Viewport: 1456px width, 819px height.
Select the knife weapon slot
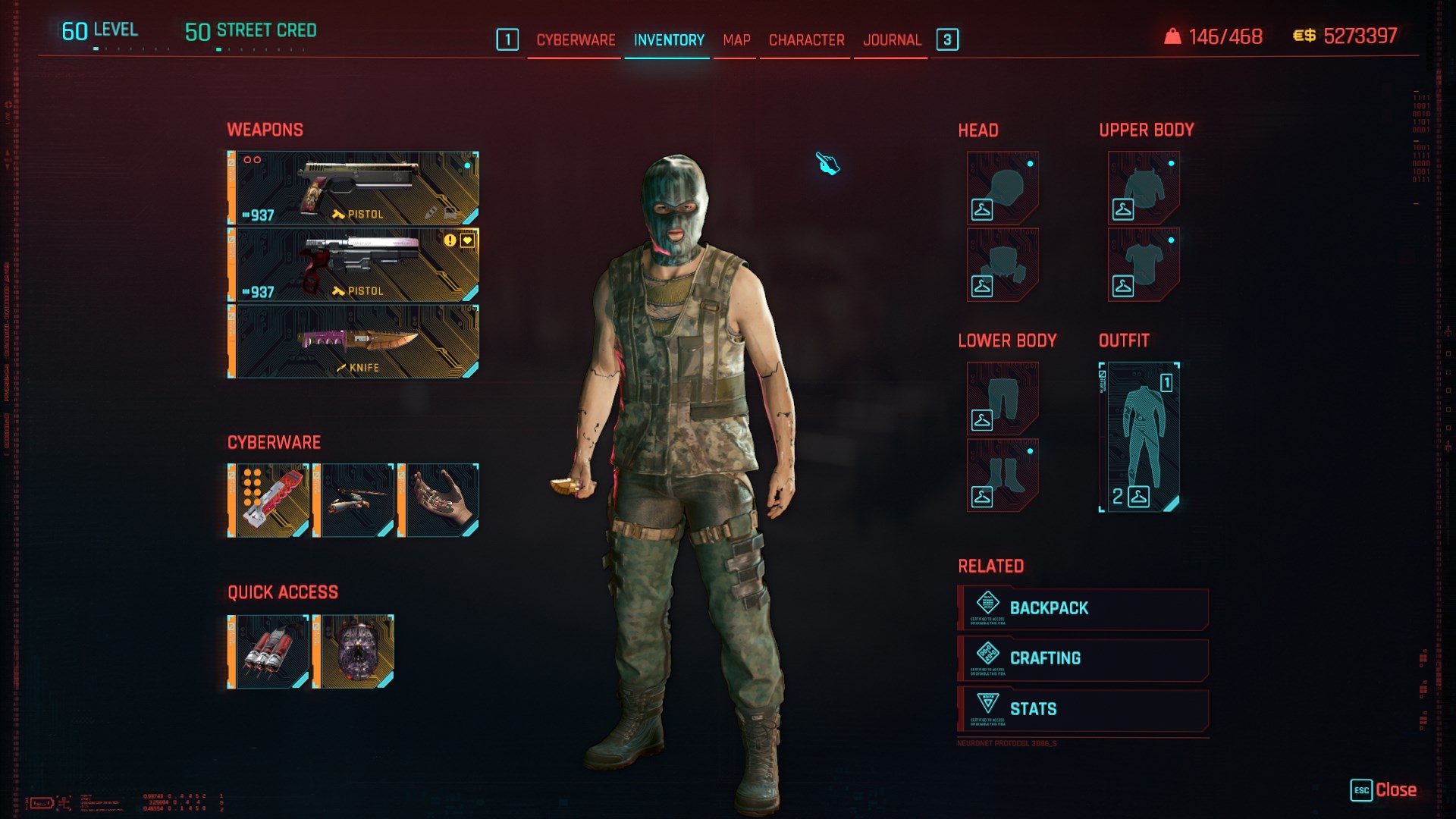pyautogui.click(x=353, y=341)
